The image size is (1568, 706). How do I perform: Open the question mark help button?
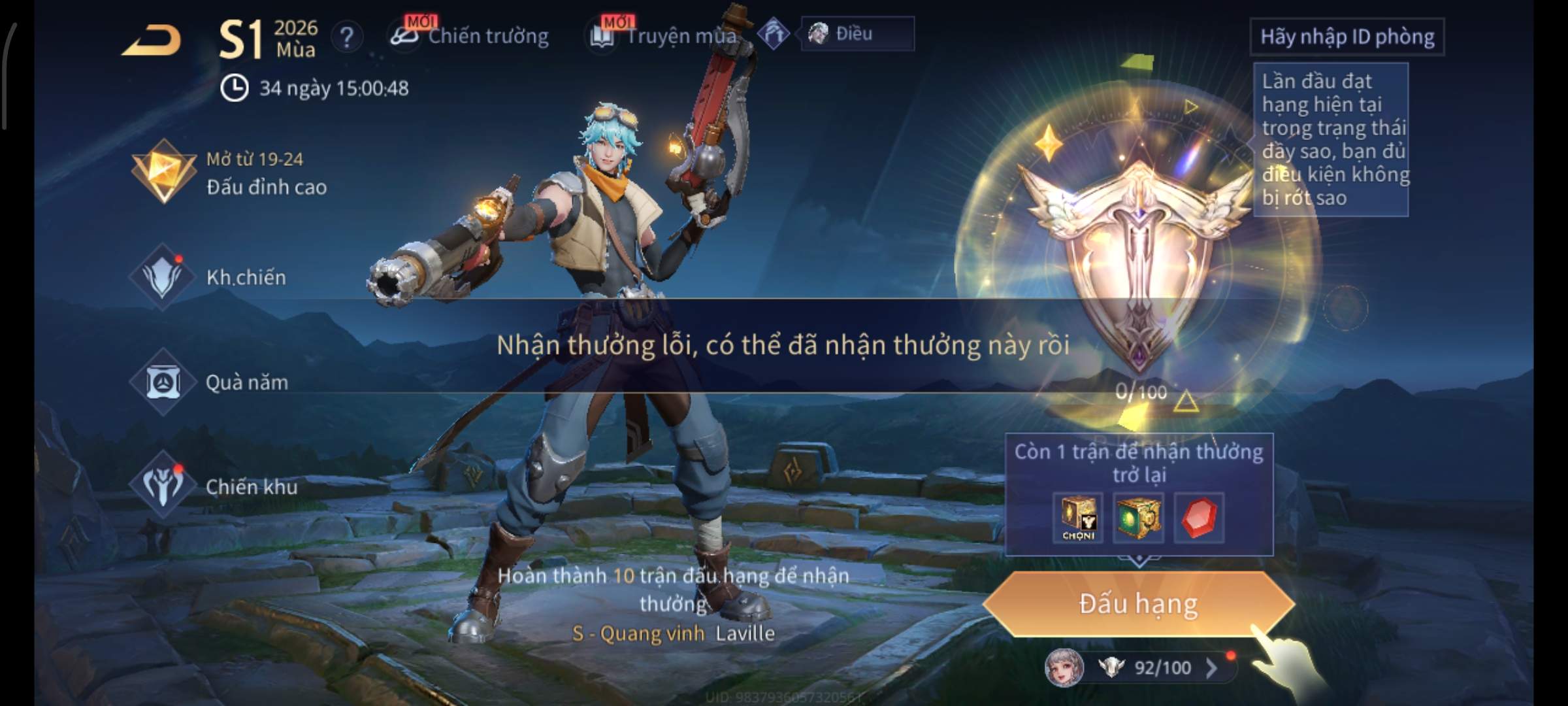pos(346,37)
